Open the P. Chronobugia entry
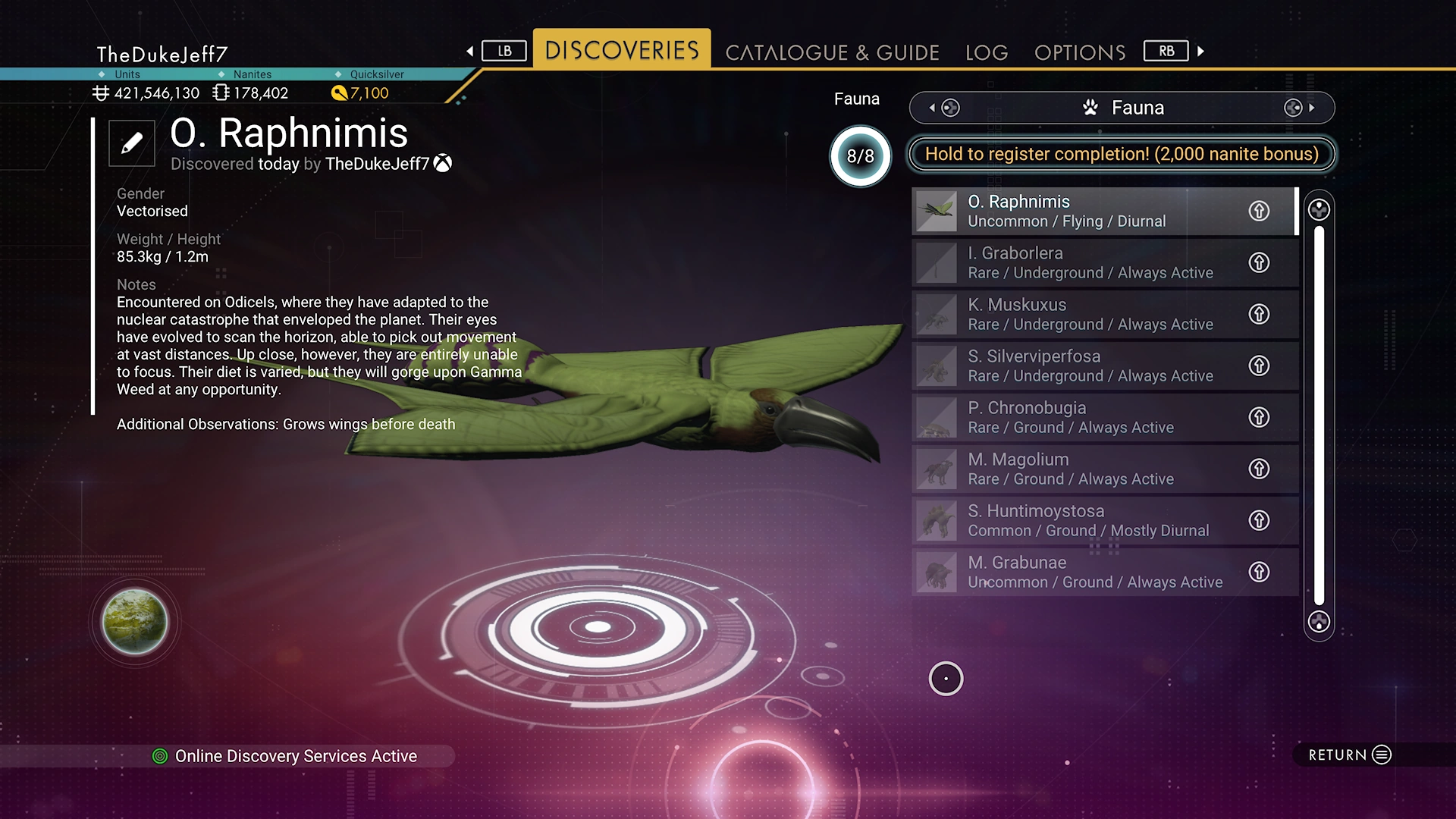 [x=1077, y=417]
